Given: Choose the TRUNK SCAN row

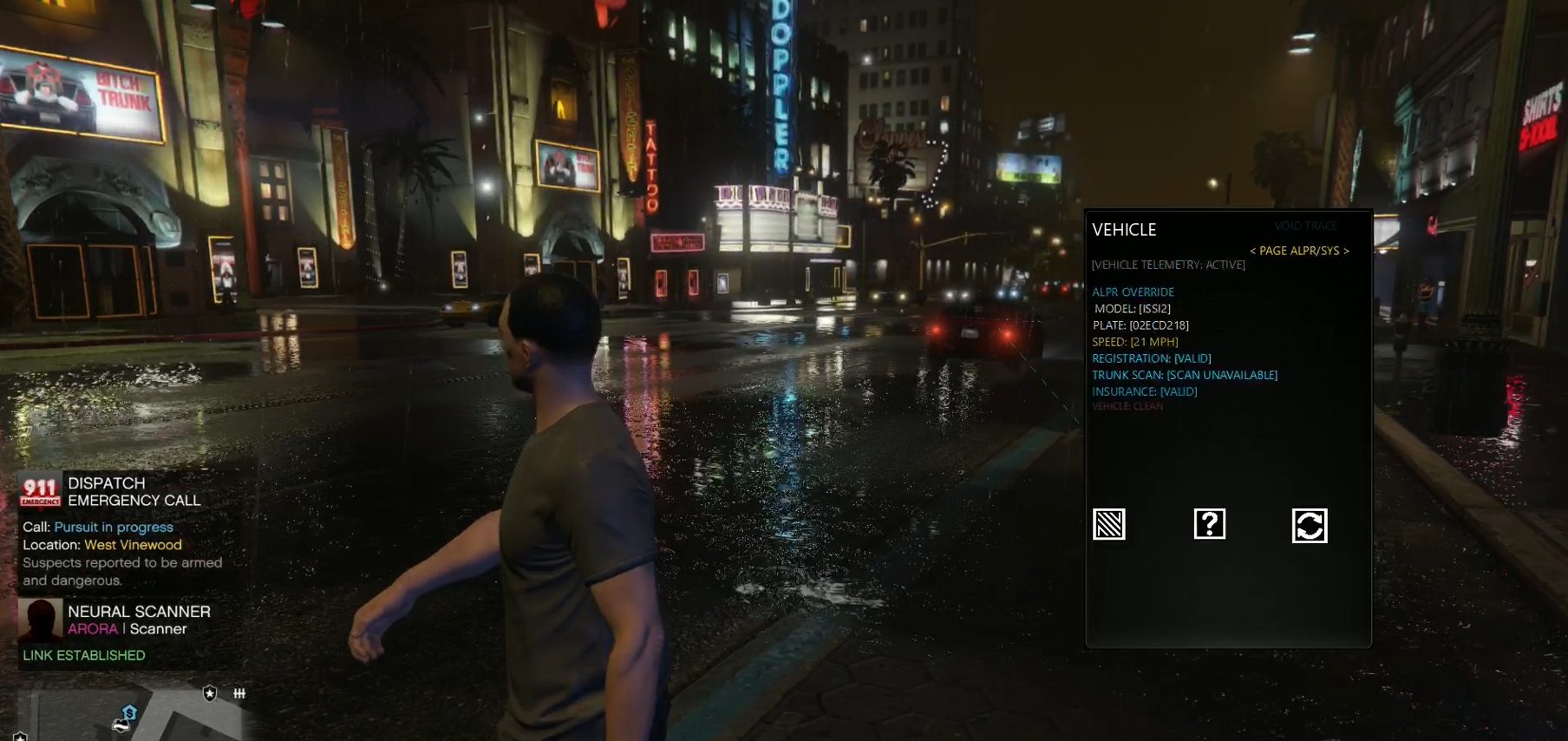Looking at the screenshot, I should point(1184,375).
